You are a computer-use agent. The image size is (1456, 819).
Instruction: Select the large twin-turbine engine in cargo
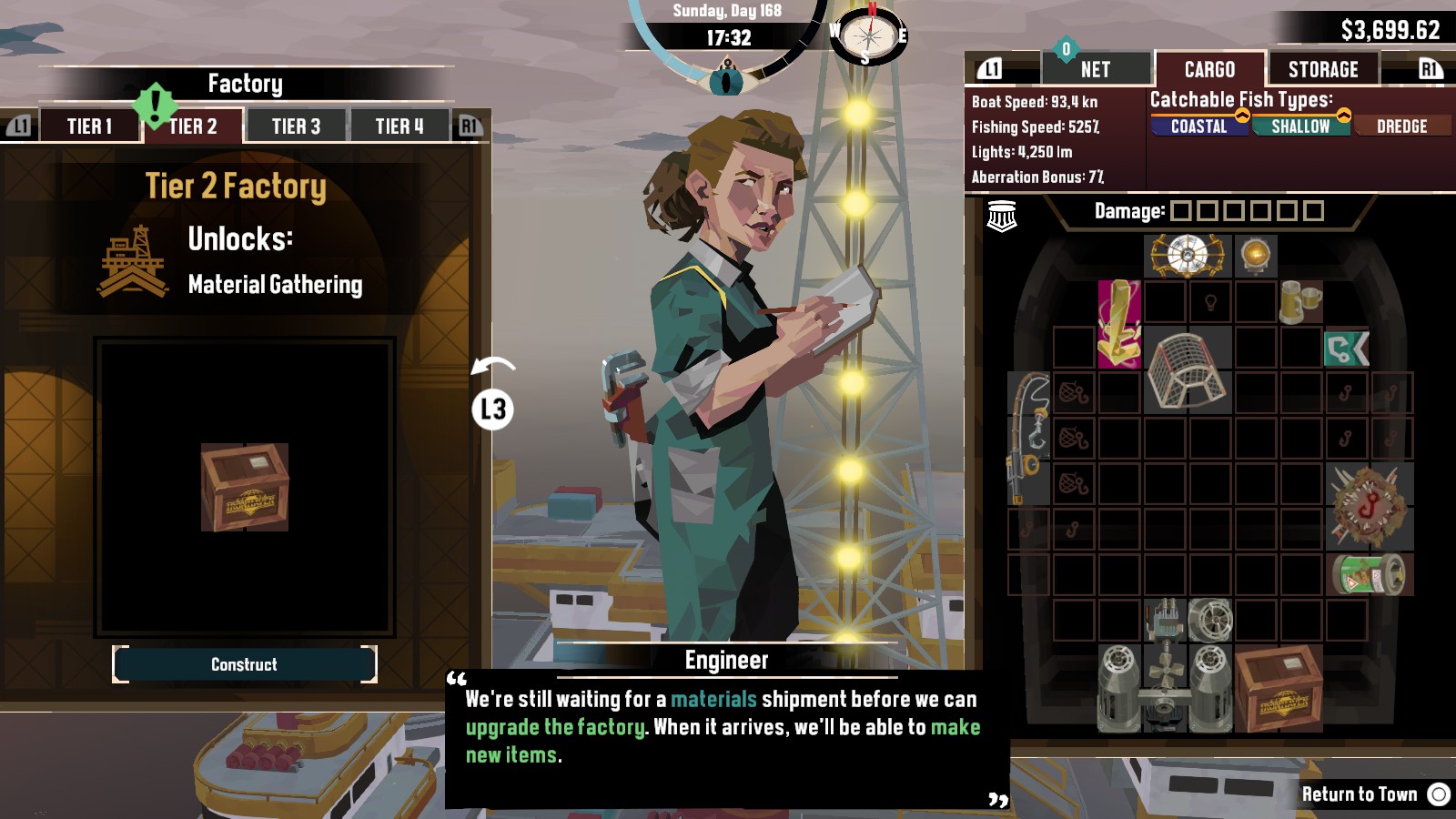[x=1165, y=688]
